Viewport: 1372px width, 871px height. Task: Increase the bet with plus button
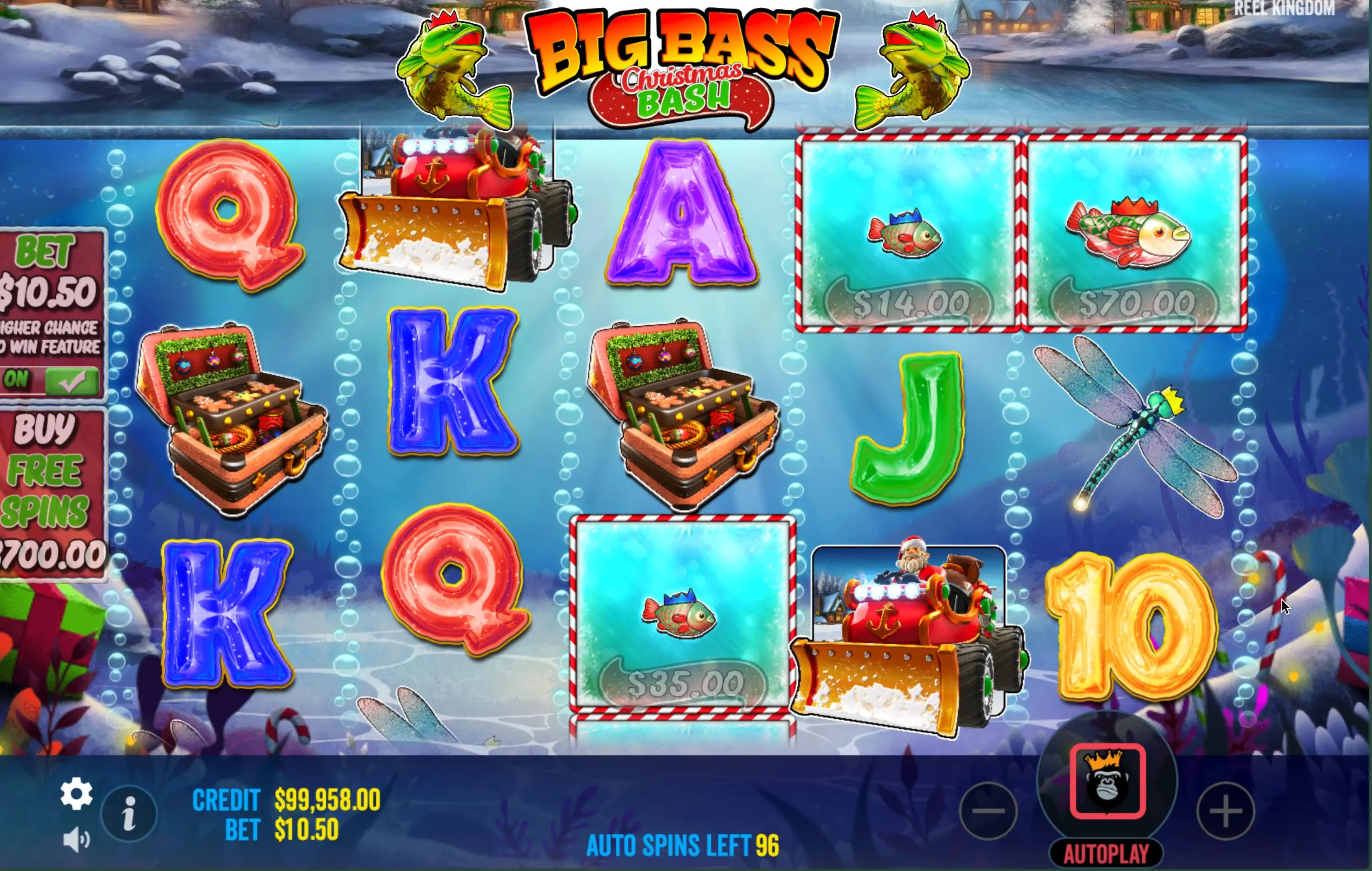[x=1225, y=811]
